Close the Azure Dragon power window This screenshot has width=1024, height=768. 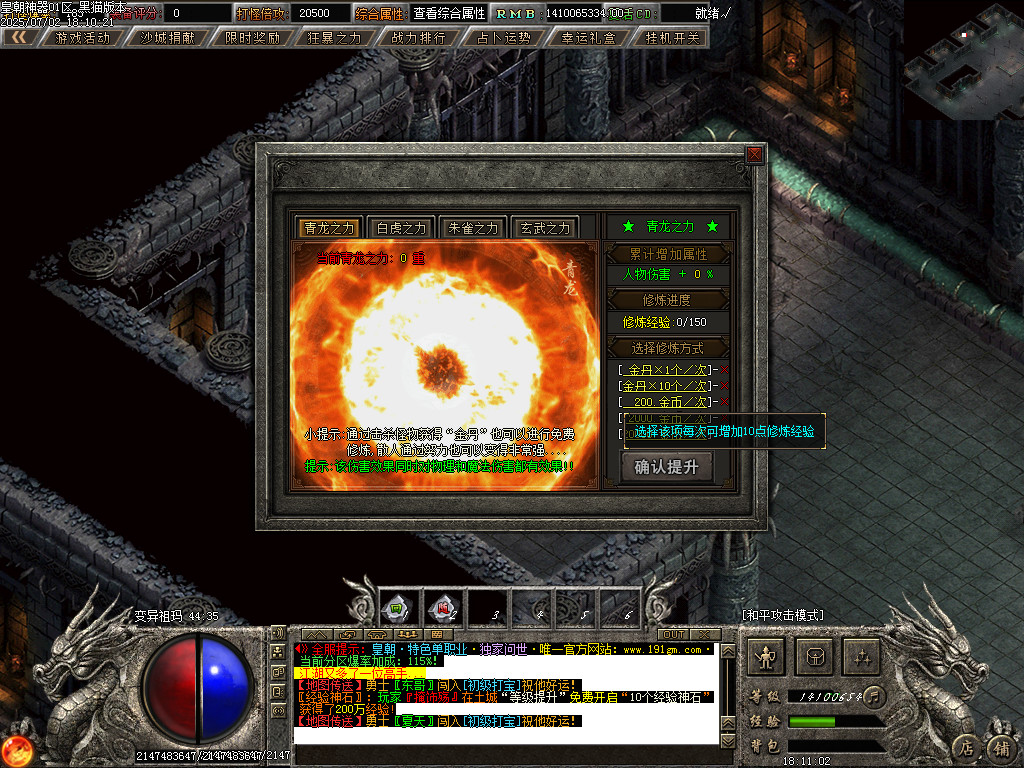point(755,155)
